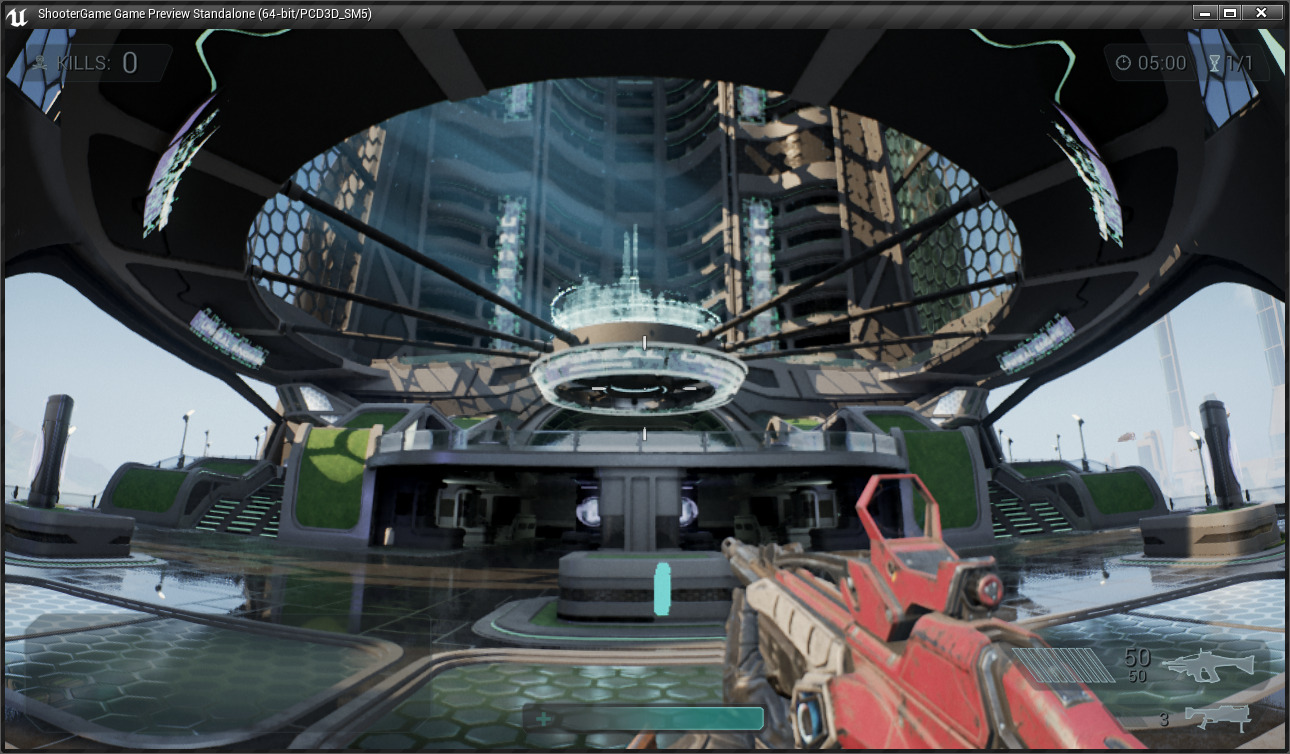Select the grenade launcher weapon icon

[x=1215, y=718]
